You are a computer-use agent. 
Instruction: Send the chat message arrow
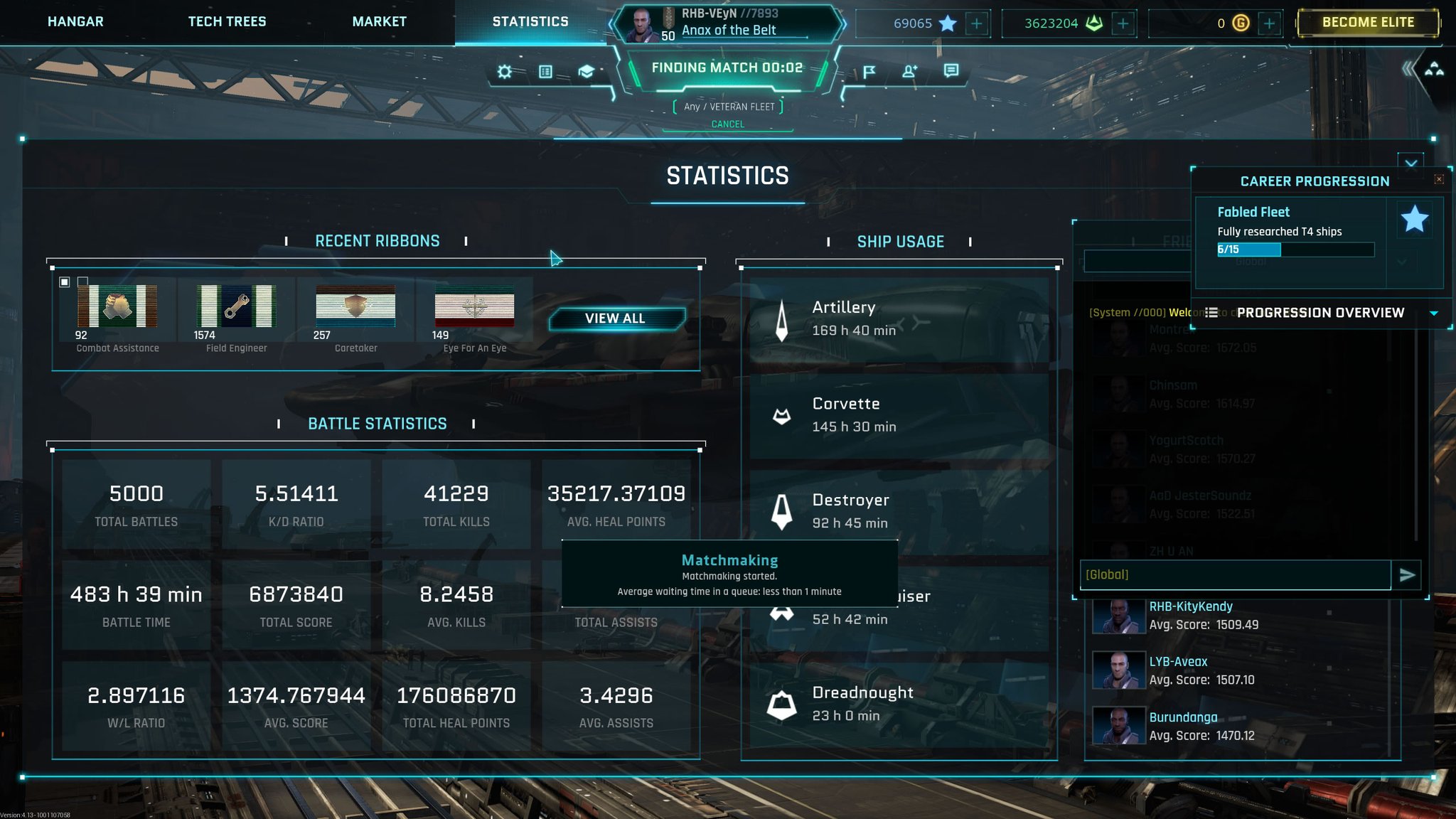coord(1407,575)
